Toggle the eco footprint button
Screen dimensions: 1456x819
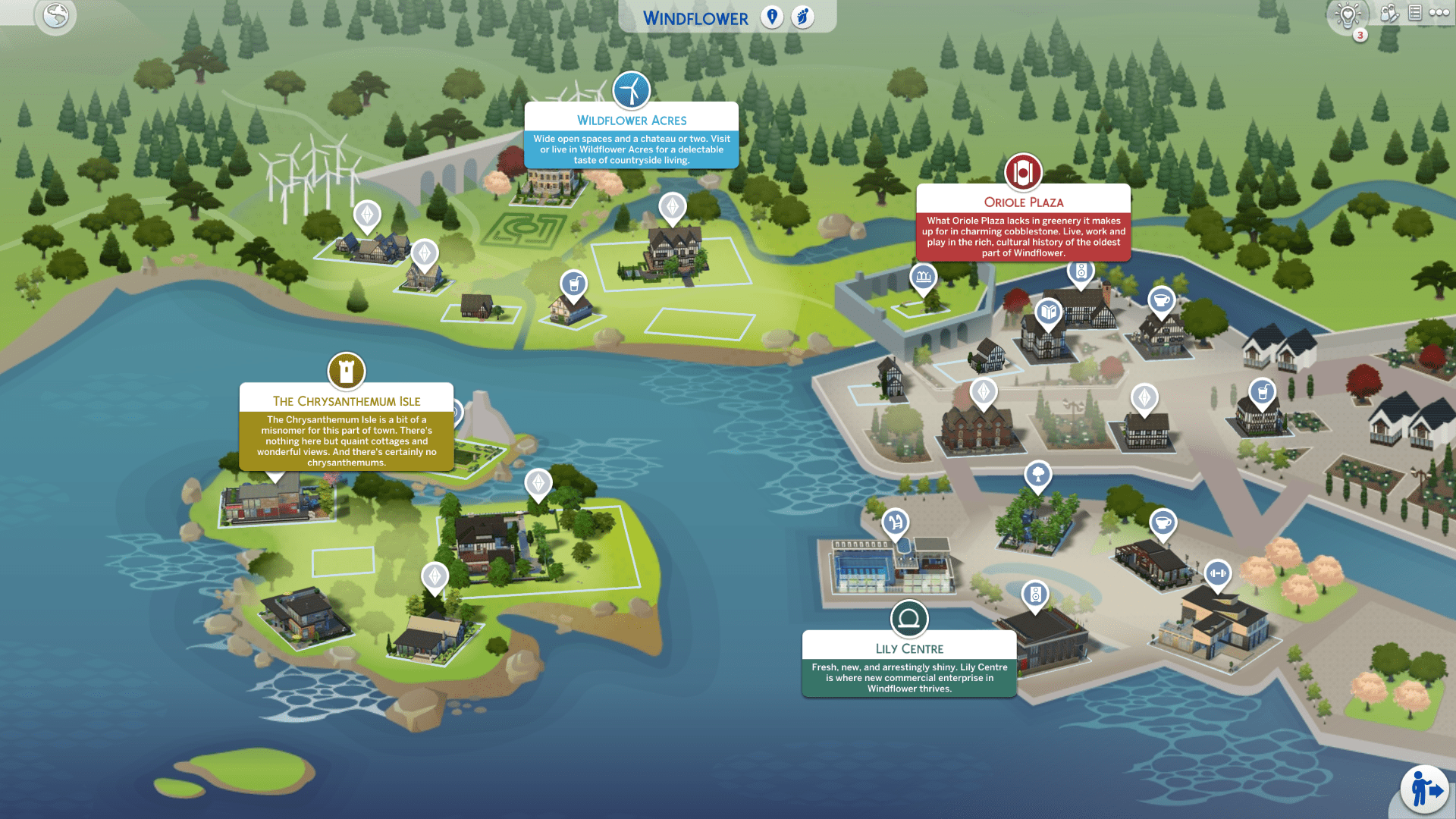(802, 17)
